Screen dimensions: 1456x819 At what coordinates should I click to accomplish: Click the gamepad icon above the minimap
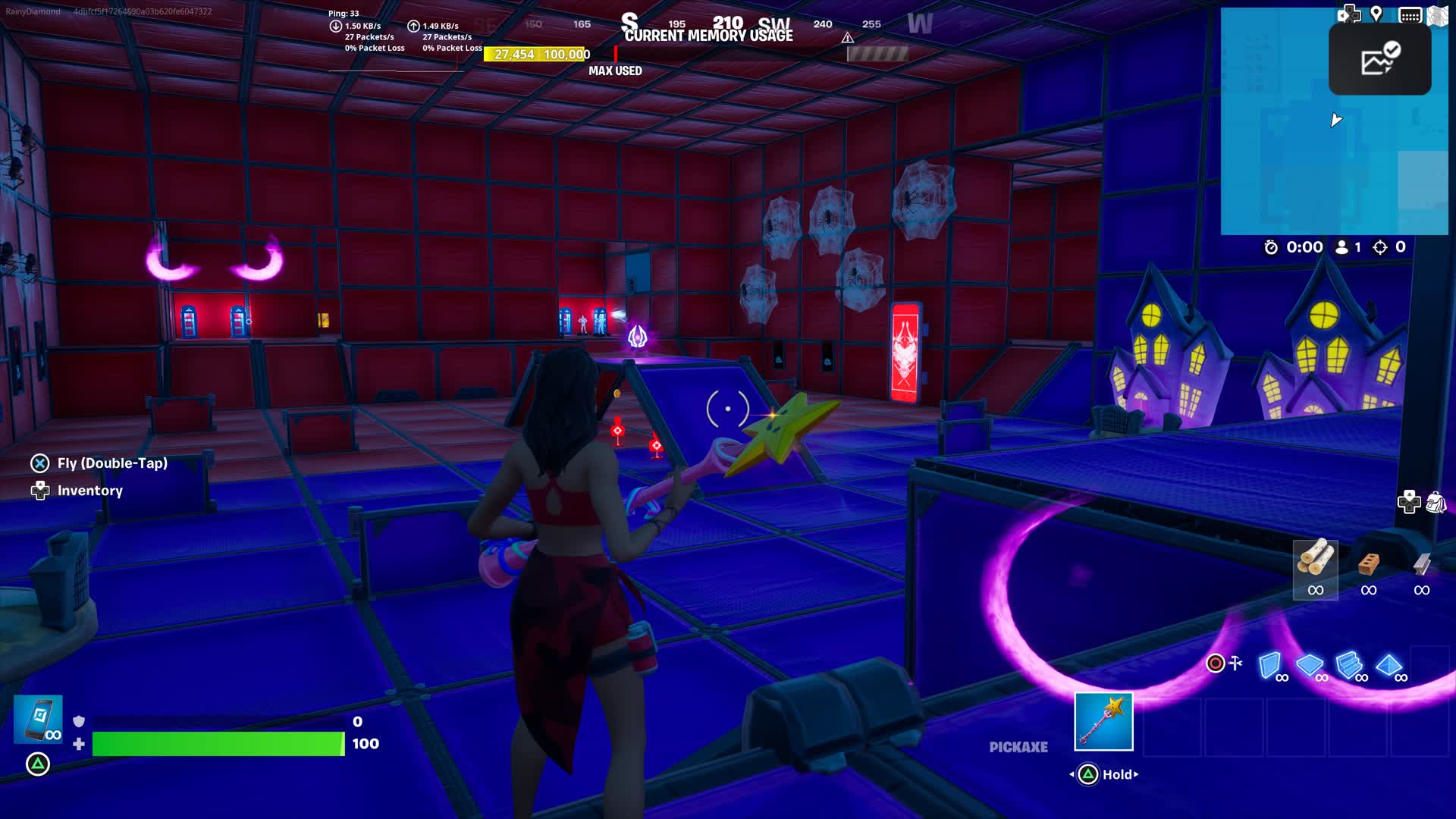click(x=1349, y=13)
